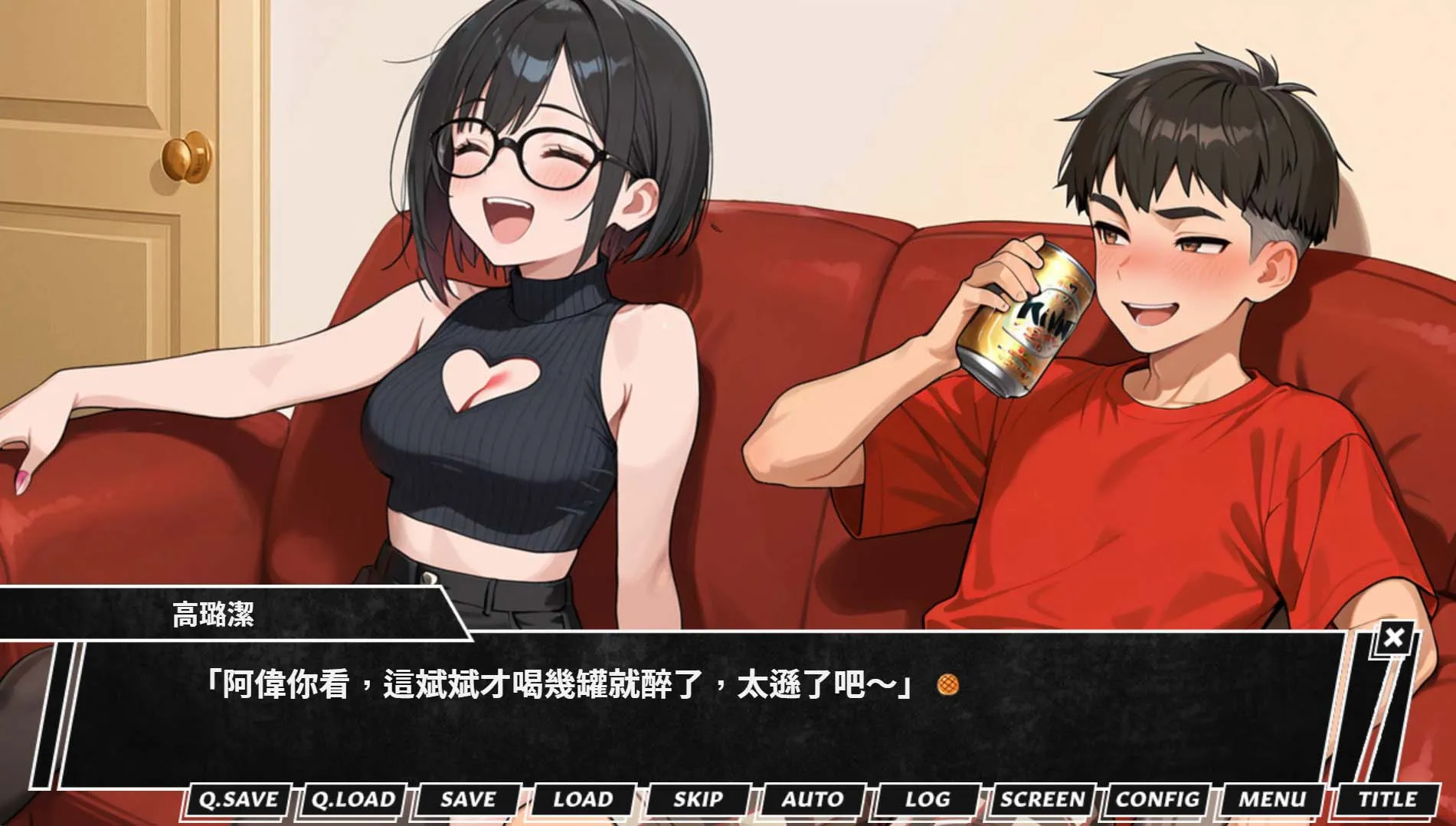Open the message backlog with LOG
Screen dimensions: 1456x826
[928, 800]
